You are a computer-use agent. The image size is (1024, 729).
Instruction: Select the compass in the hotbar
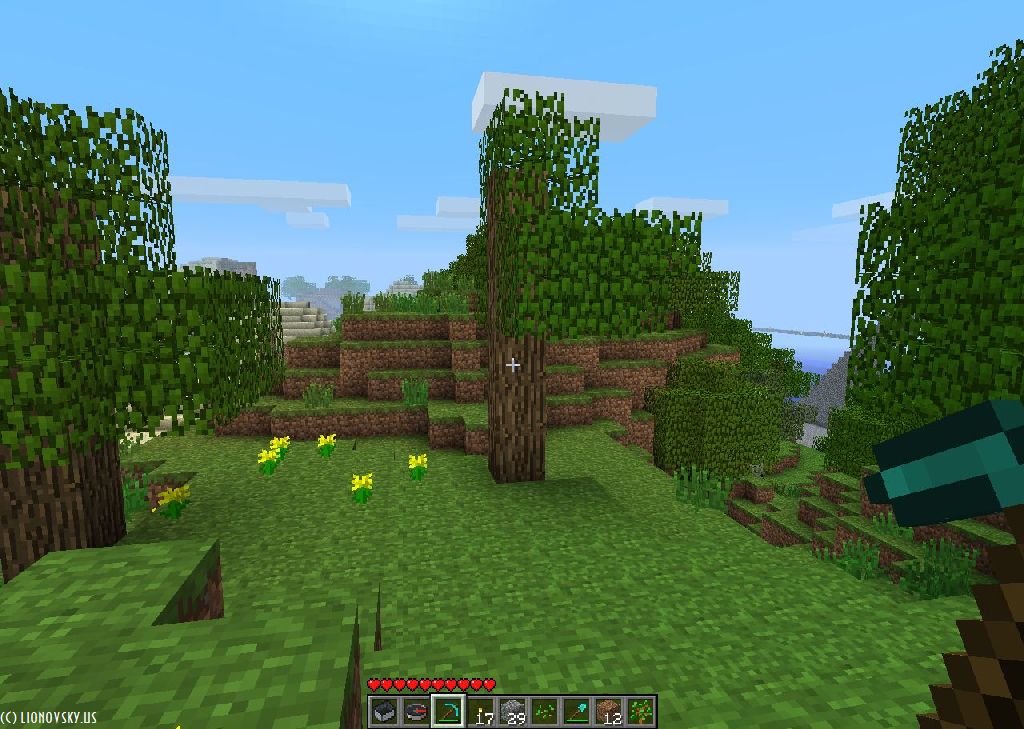click(x=416, y=711)
